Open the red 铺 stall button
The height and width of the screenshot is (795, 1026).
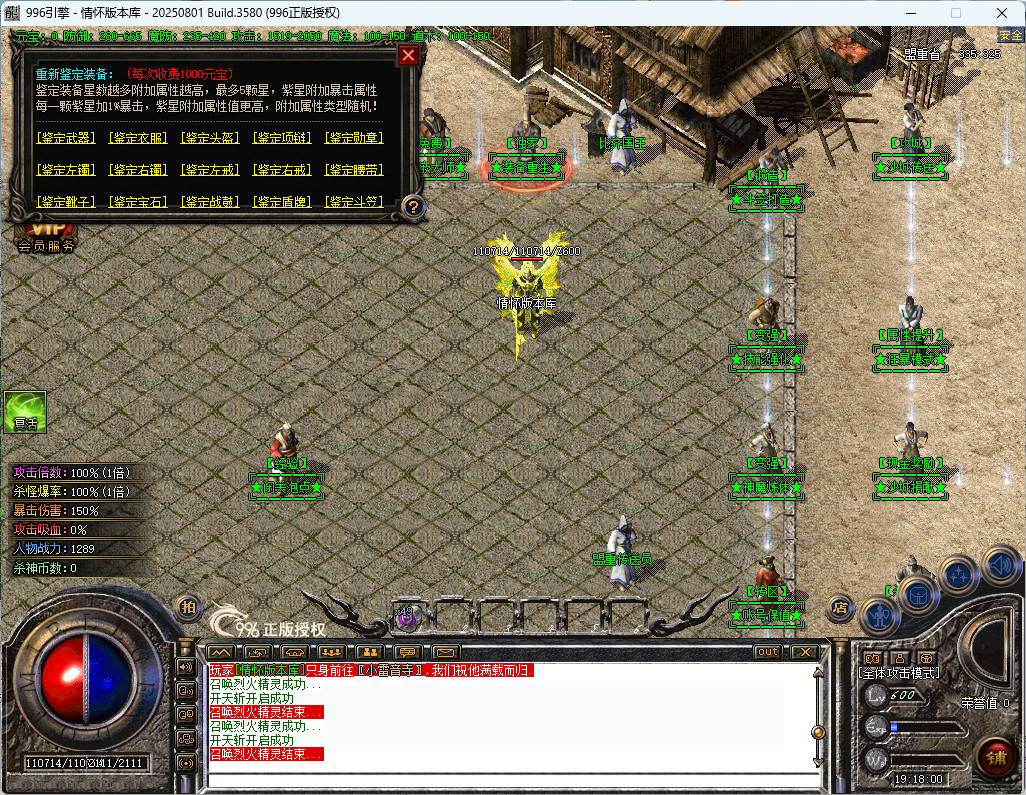[995, 757]
